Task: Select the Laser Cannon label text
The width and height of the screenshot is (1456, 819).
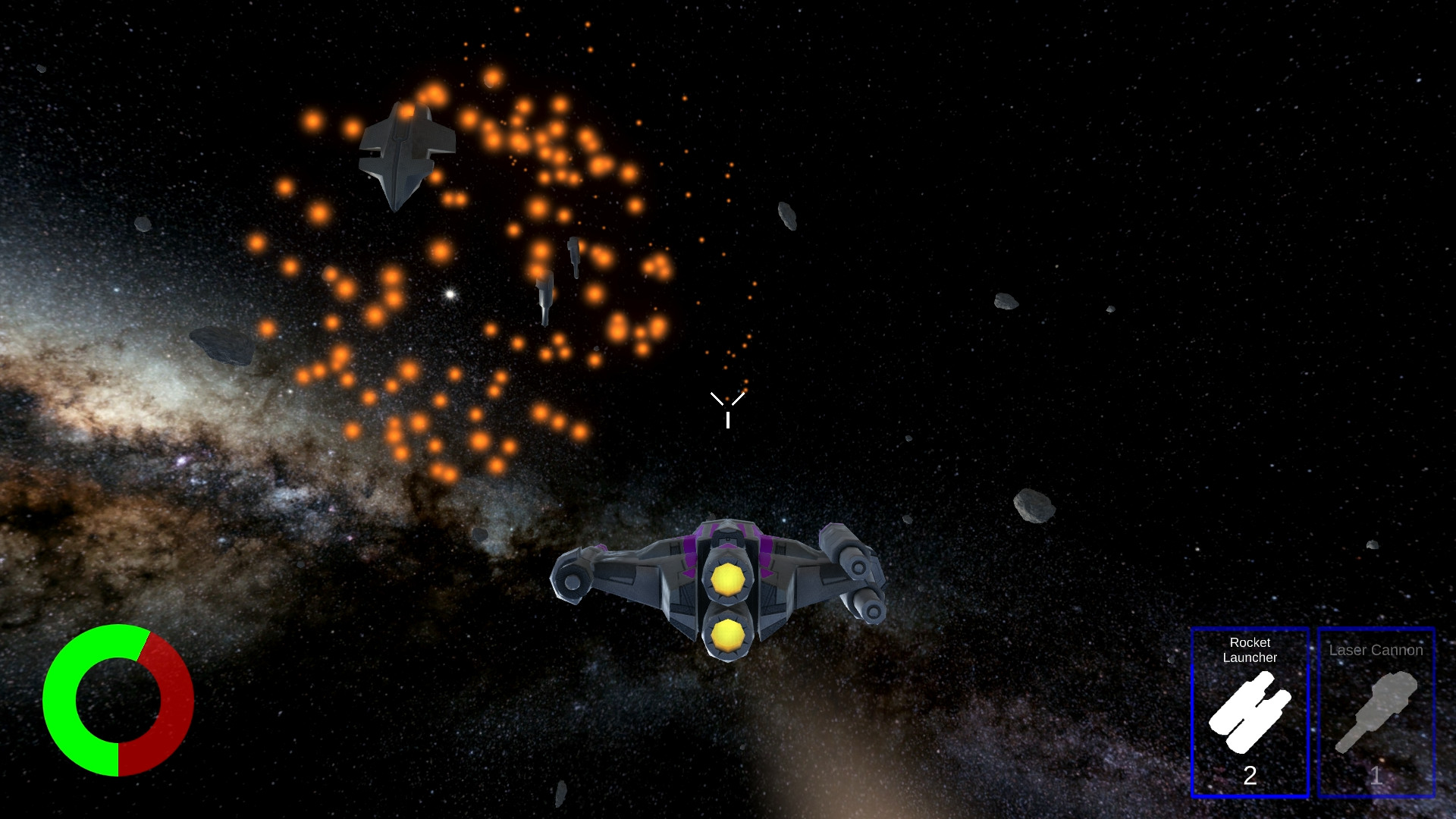Action: tap(1376, 650)
